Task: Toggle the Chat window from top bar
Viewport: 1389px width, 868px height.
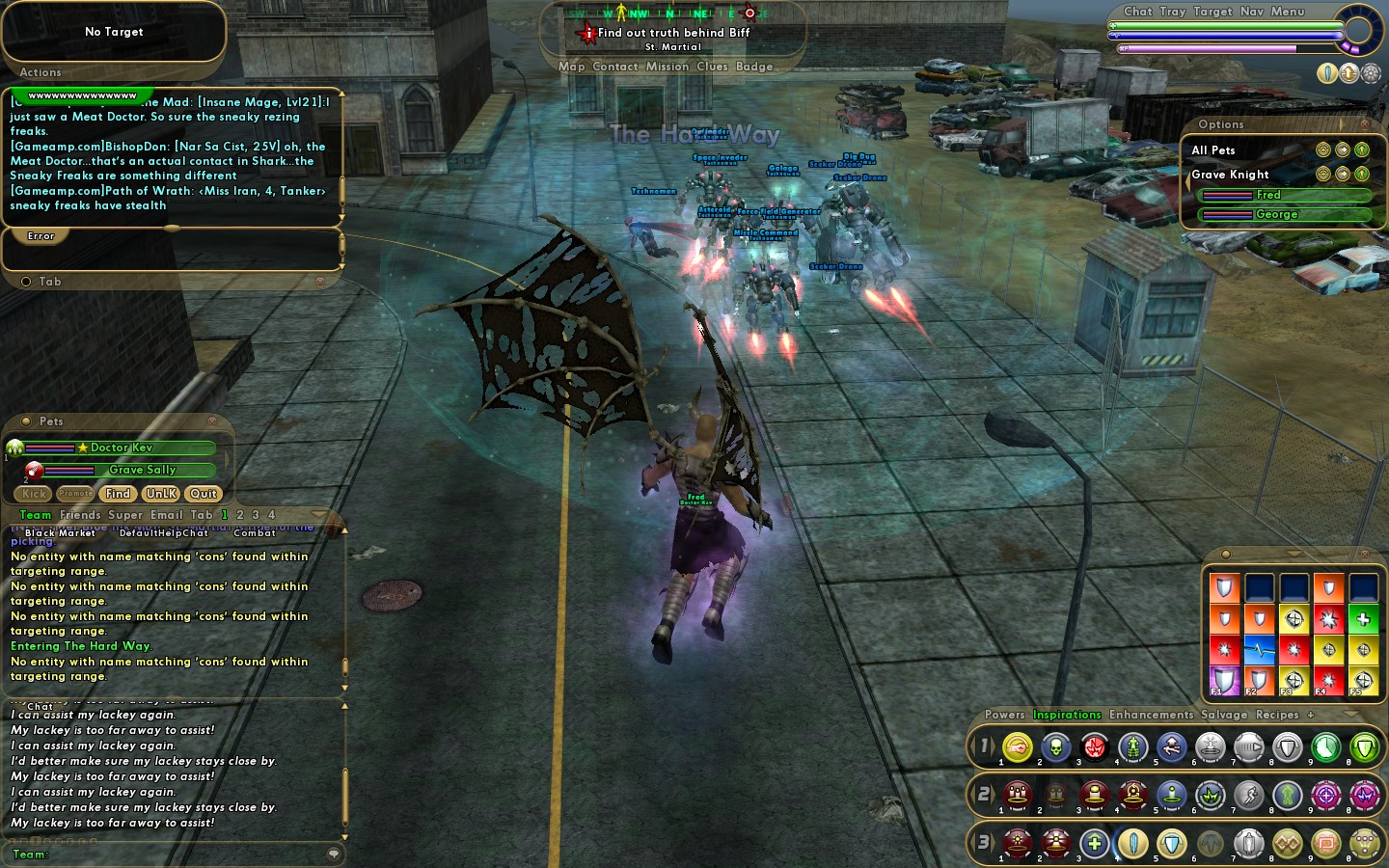Action: pyautogui.click(x=1138, y=12)
